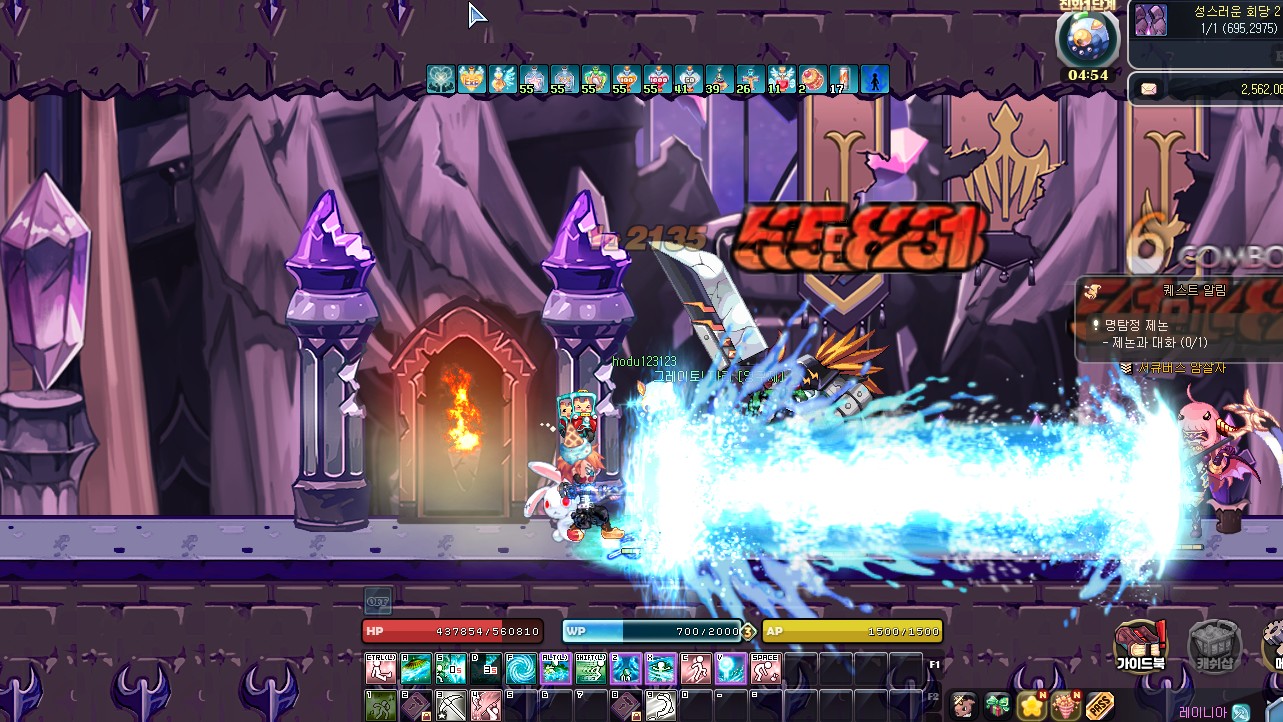Viewport: 1283px width, 722px height.
Task: Click the evolution orb timer icon
Action: (1087, 38)
